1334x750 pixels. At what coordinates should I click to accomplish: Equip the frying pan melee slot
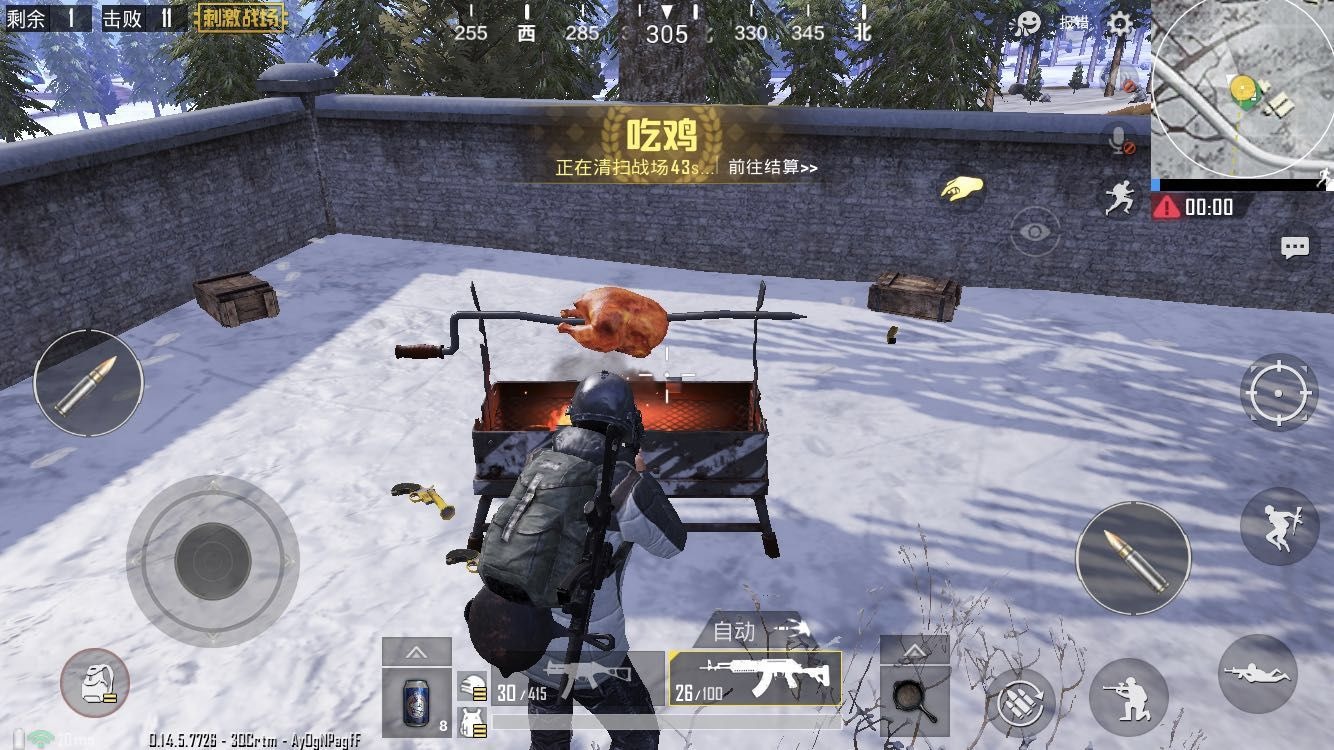[x=914, y=696]
